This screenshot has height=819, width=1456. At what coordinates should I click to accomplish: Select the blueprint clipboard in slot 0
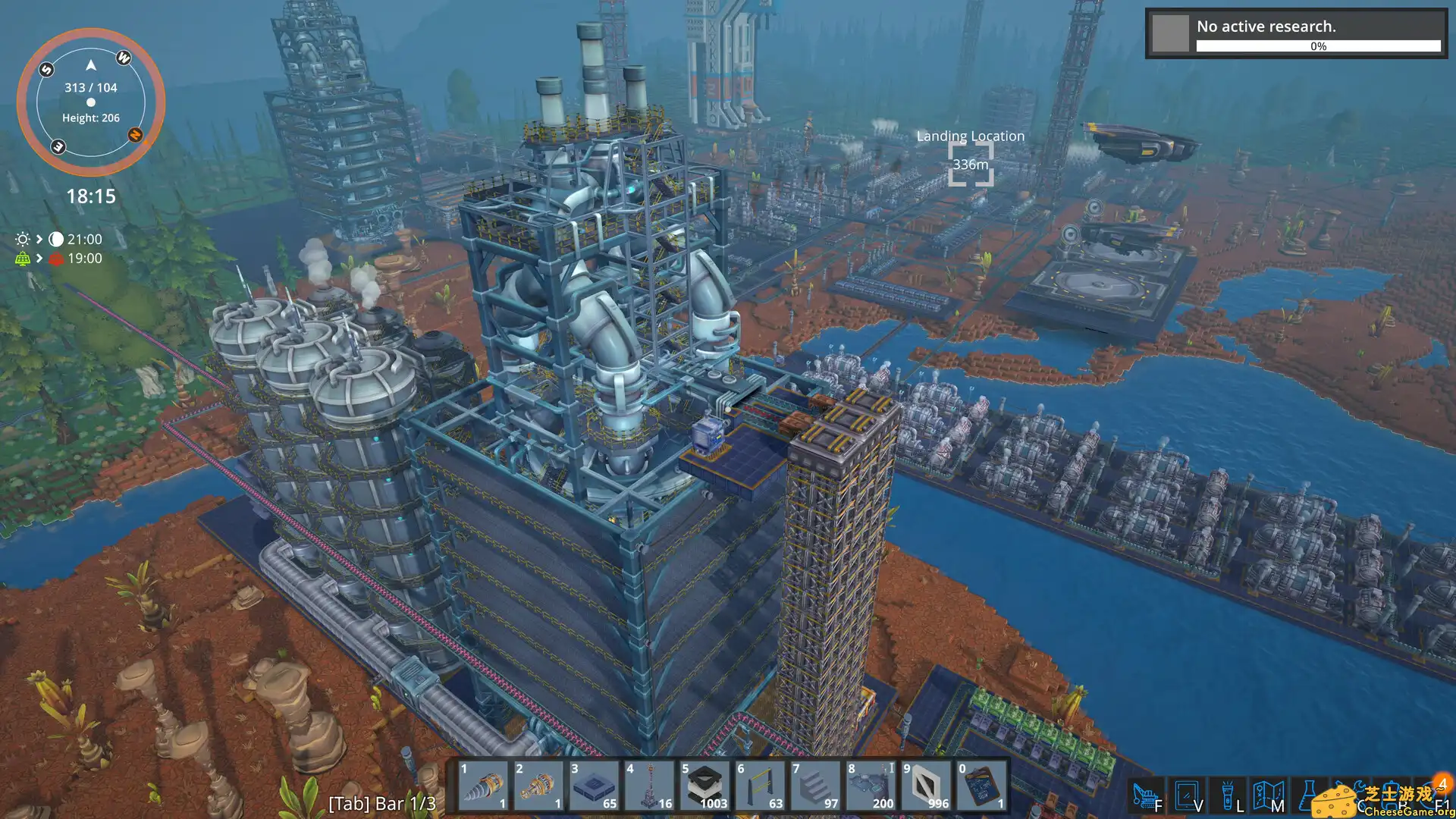(x=981, y=786)
